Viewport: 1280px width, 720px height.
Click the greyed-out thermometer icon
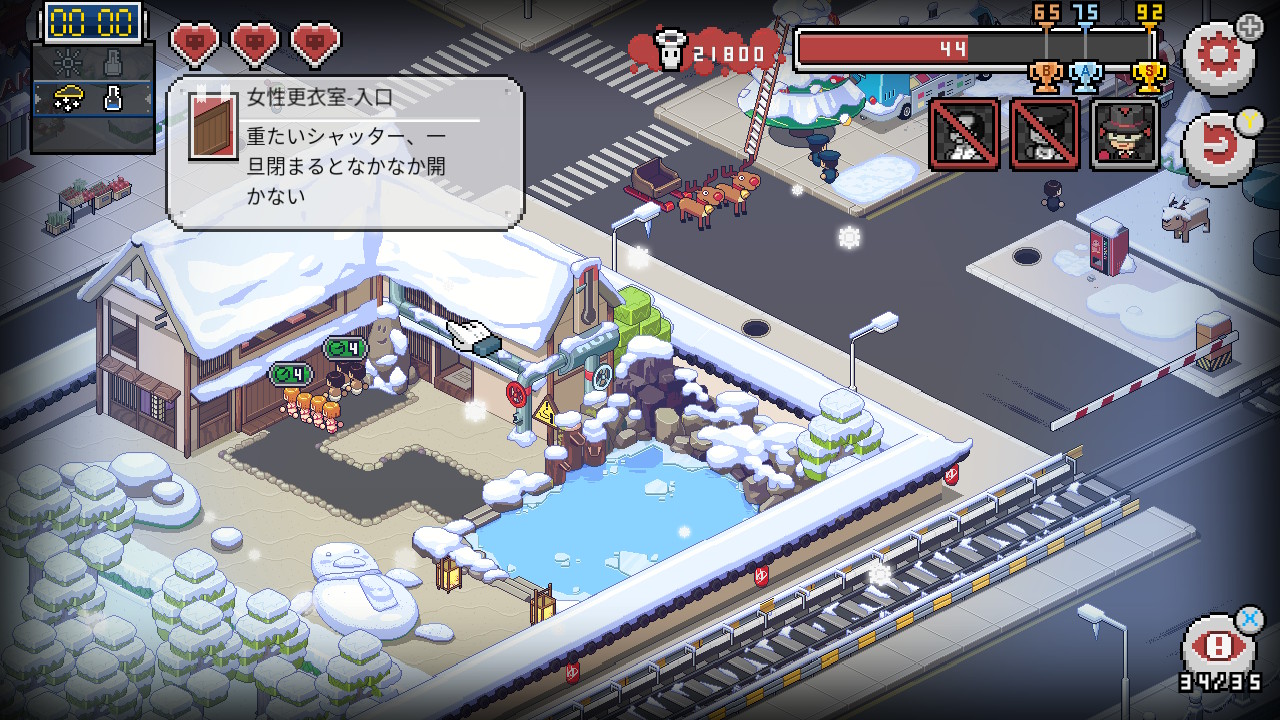pos(114,63)
